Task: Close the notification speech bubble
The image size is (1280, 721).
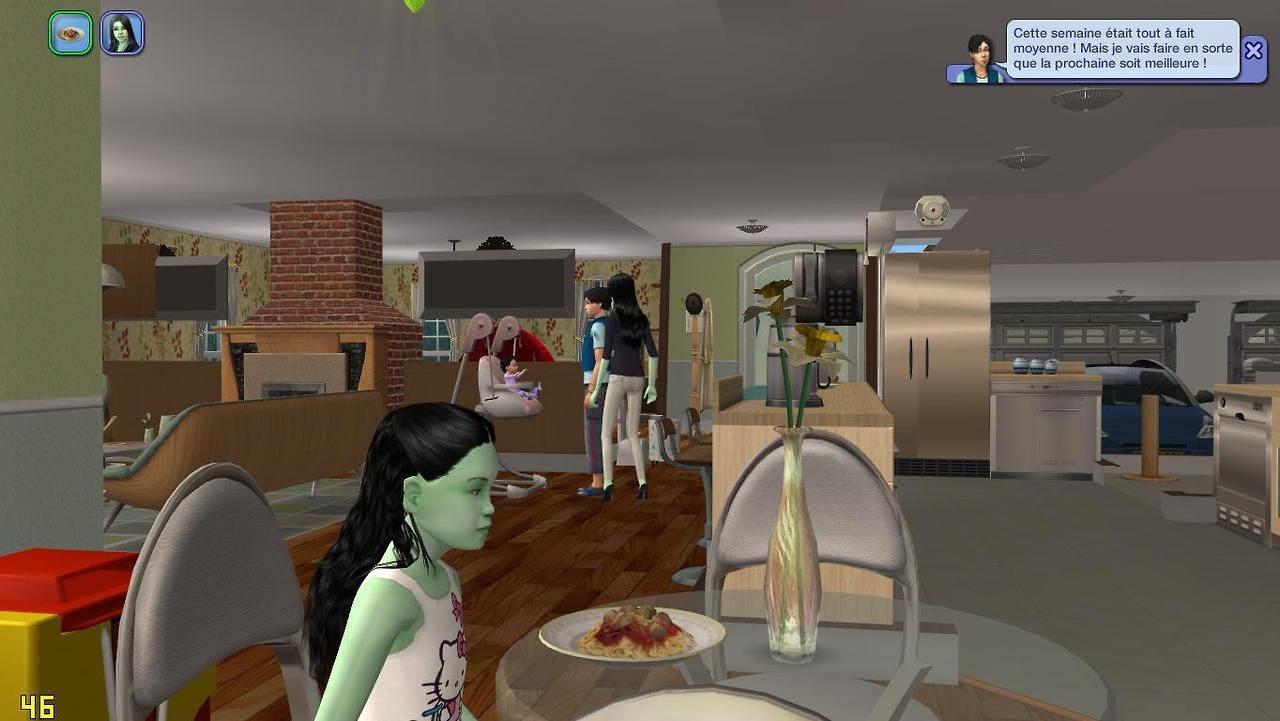Action: pos(1253,50)
